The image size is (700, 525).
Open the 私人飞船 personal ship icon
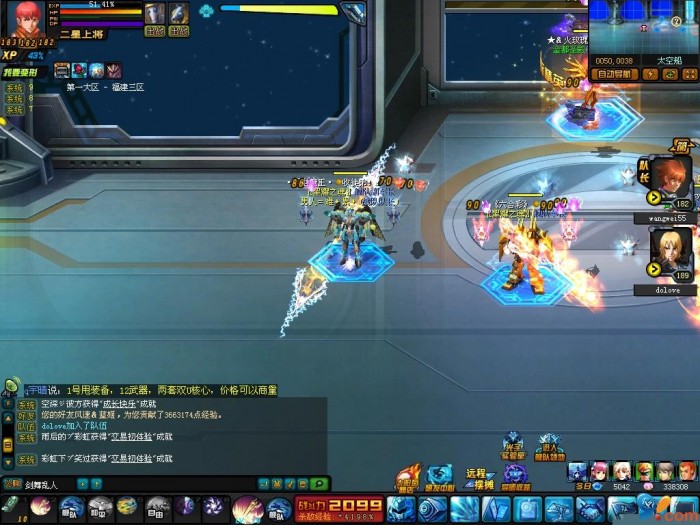click(x=548, y=447)
